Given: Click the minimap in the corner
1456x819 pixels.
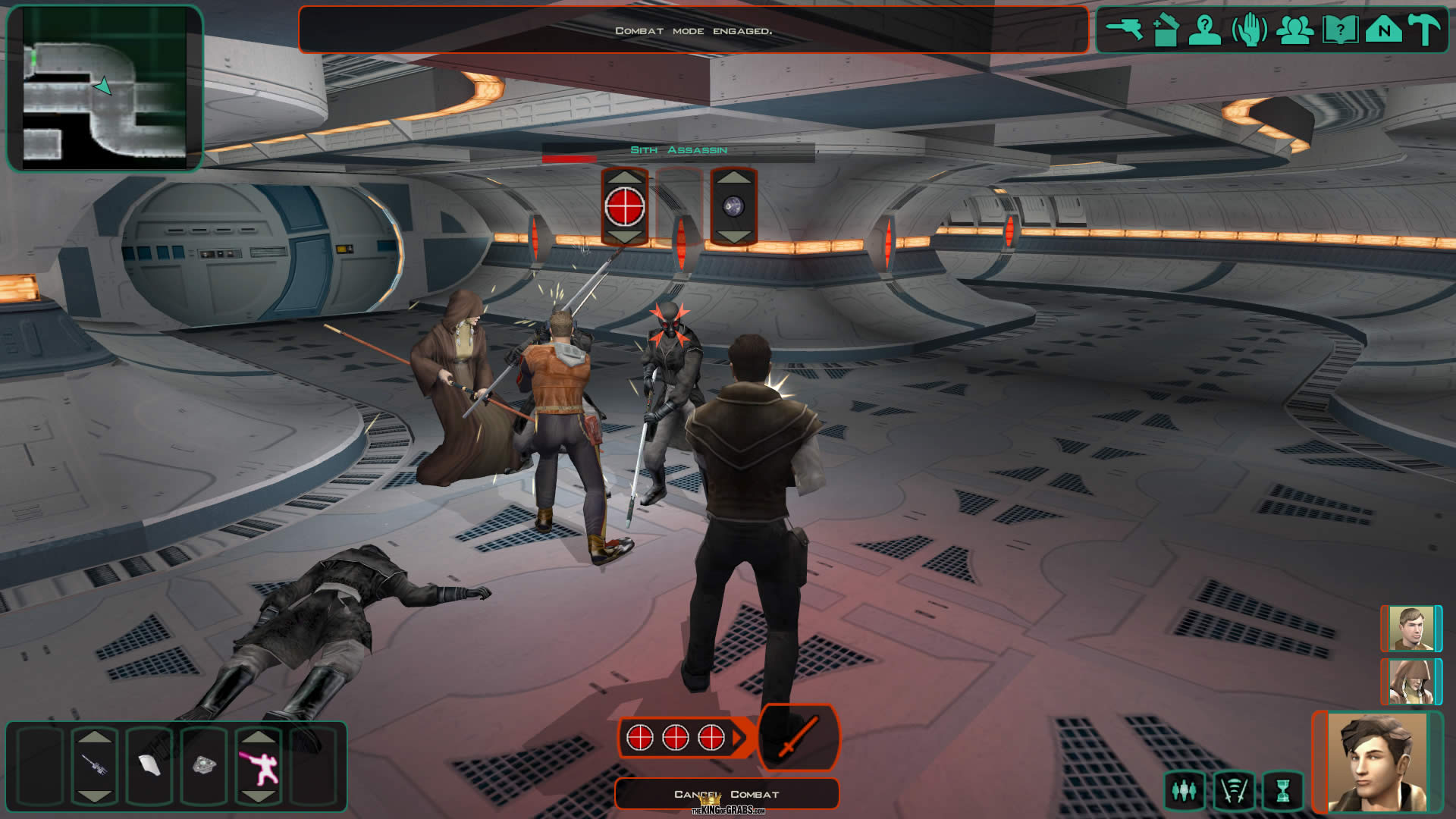Looking at the screenshot, I should (x=105, y=88).
